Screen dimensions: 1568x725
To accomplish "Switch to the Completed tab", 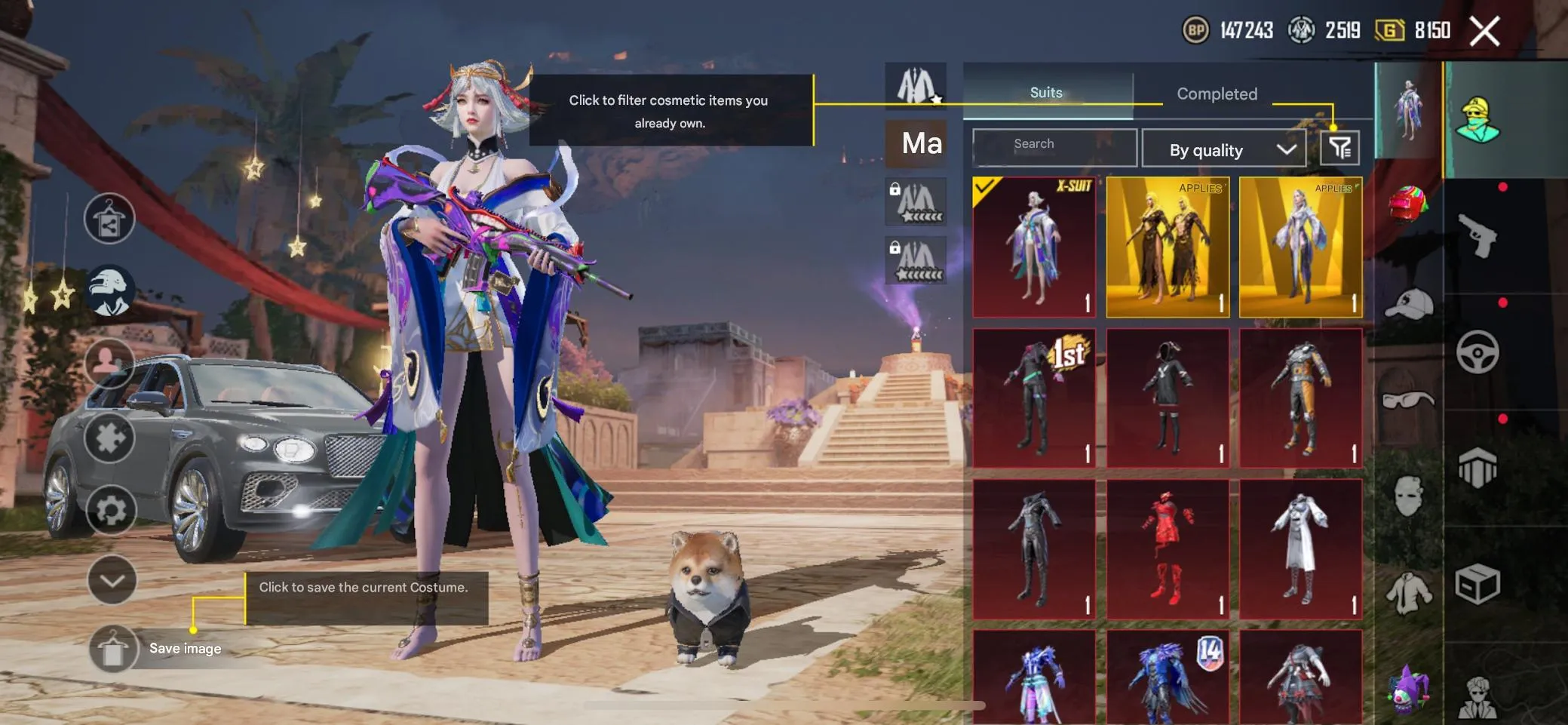I will (1217, 94).
